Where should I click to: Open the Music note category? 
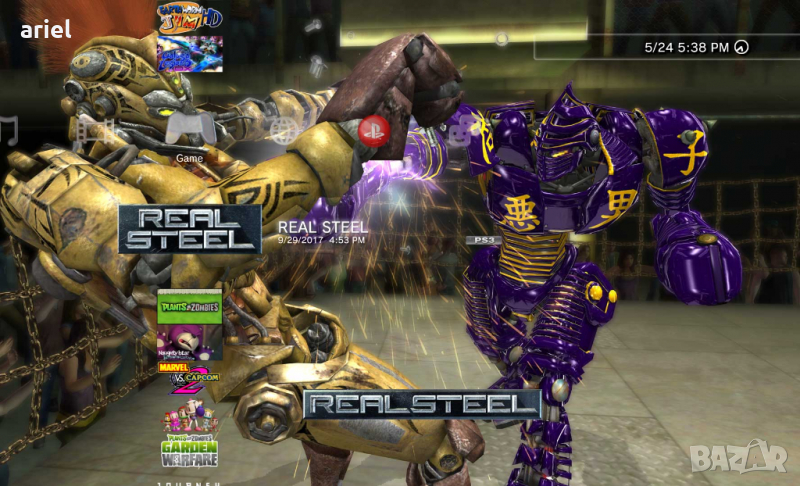9,131
